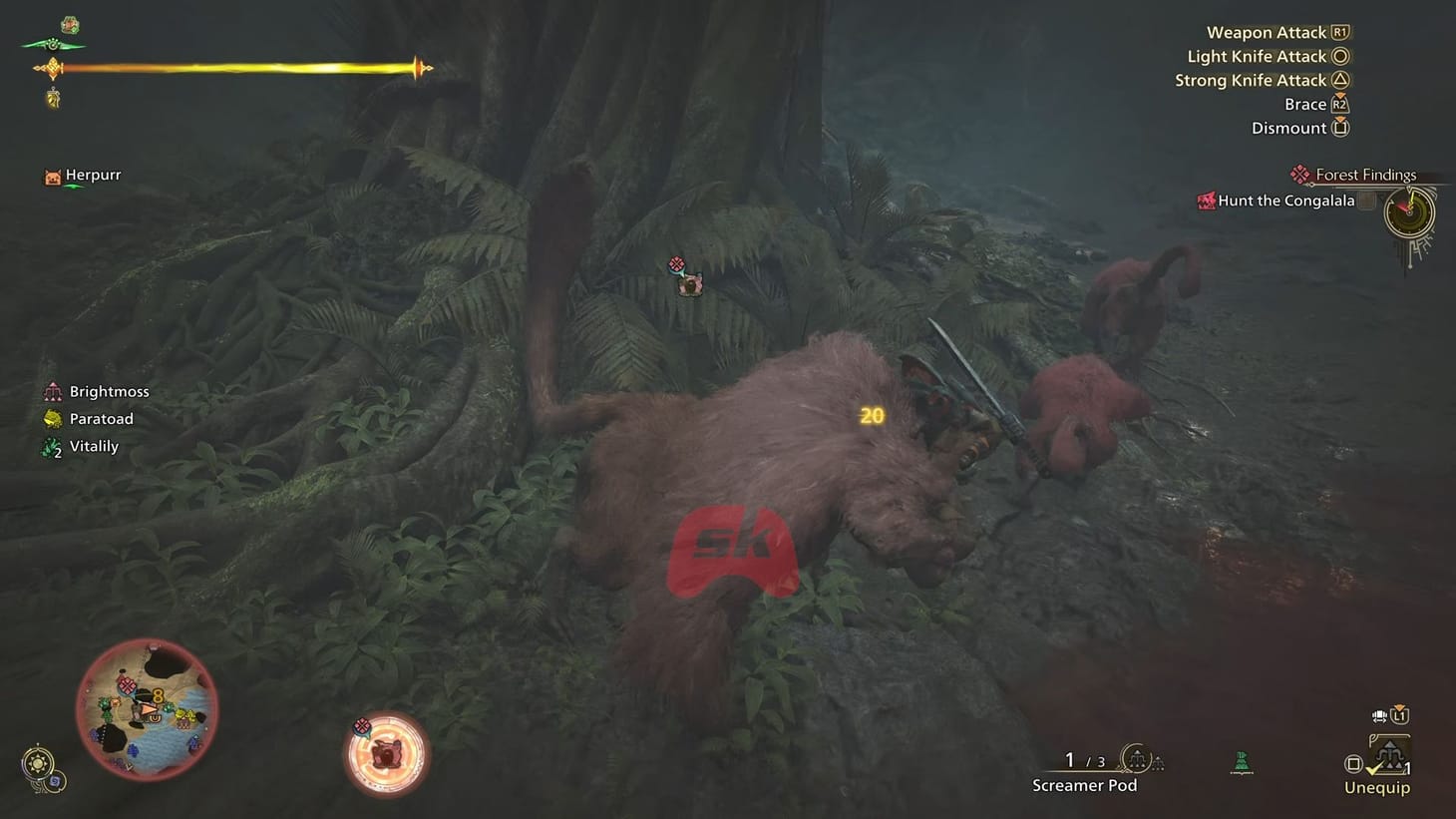Viewport: 1456px width, 819px height.
Task: Click the Forest Findings diamond icon
Action: 1299,174
